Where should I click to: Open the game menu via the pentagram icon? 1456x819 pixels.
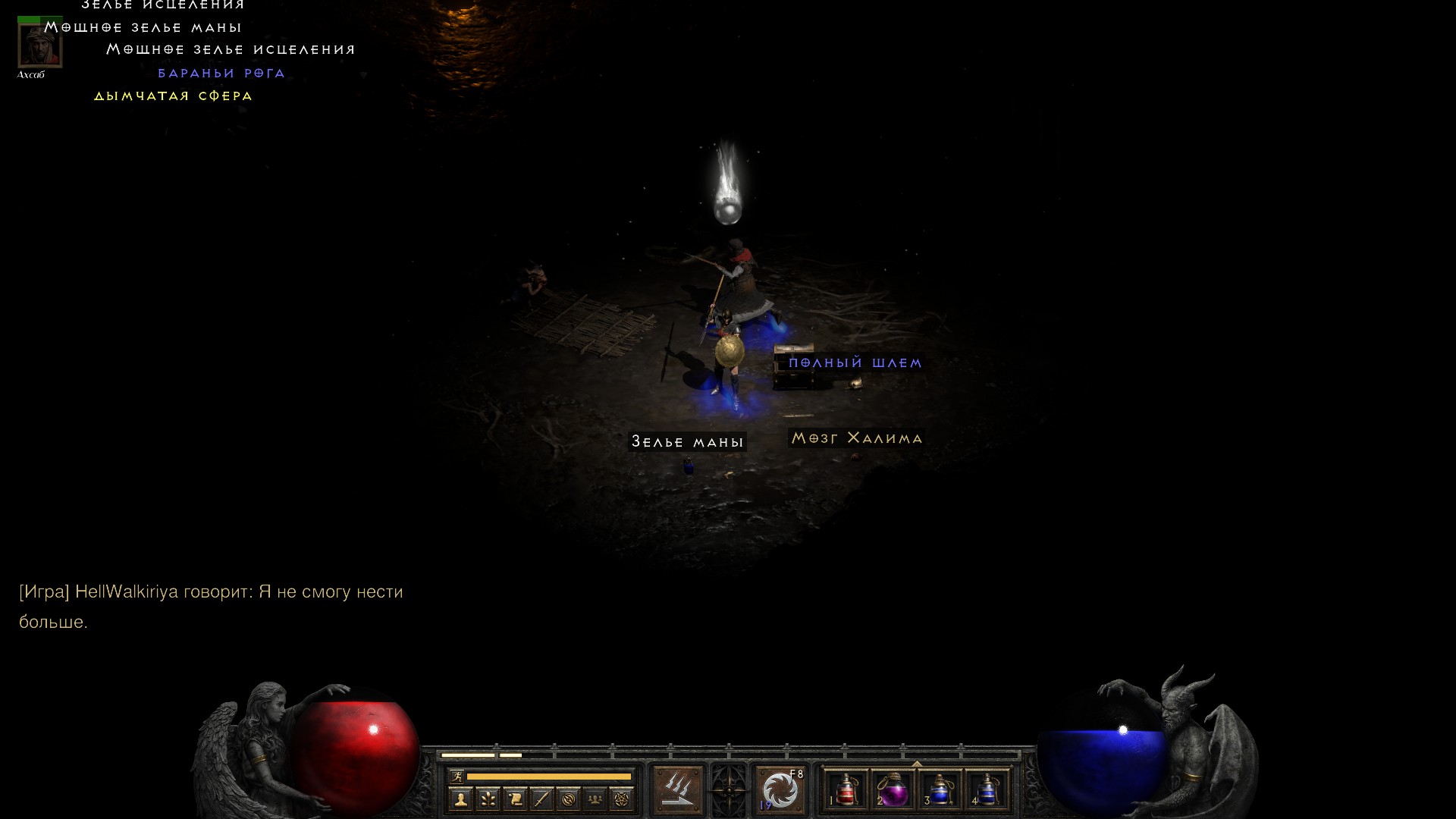click(622, 799)
